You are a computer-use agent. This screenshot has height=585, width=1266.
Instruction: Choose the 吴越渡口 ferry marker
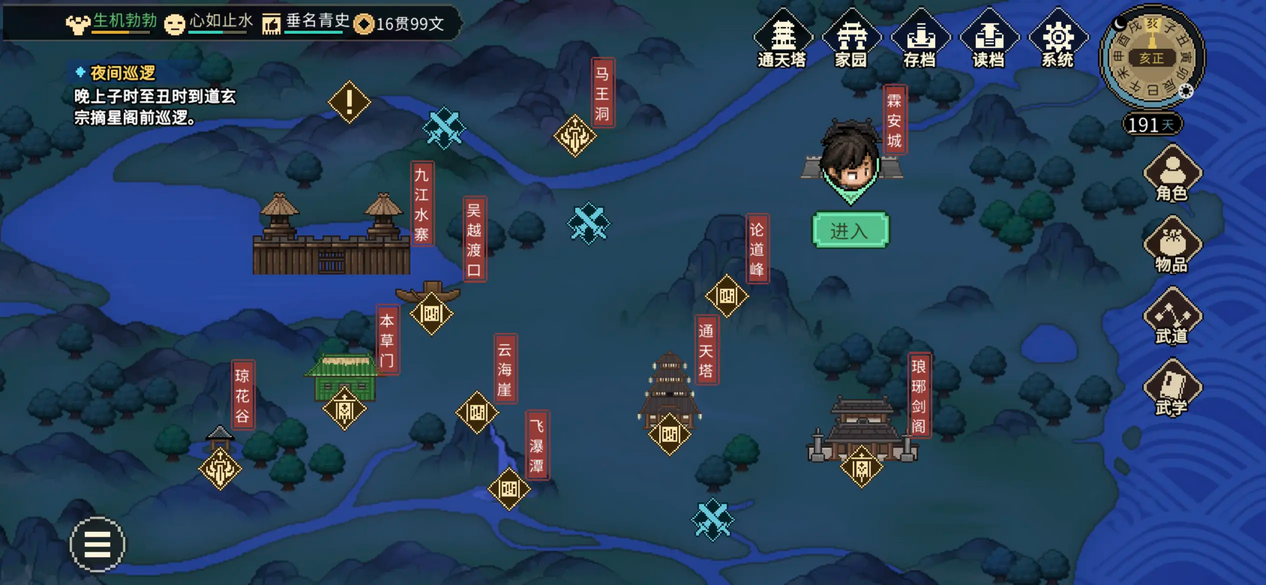click(431, 313)
